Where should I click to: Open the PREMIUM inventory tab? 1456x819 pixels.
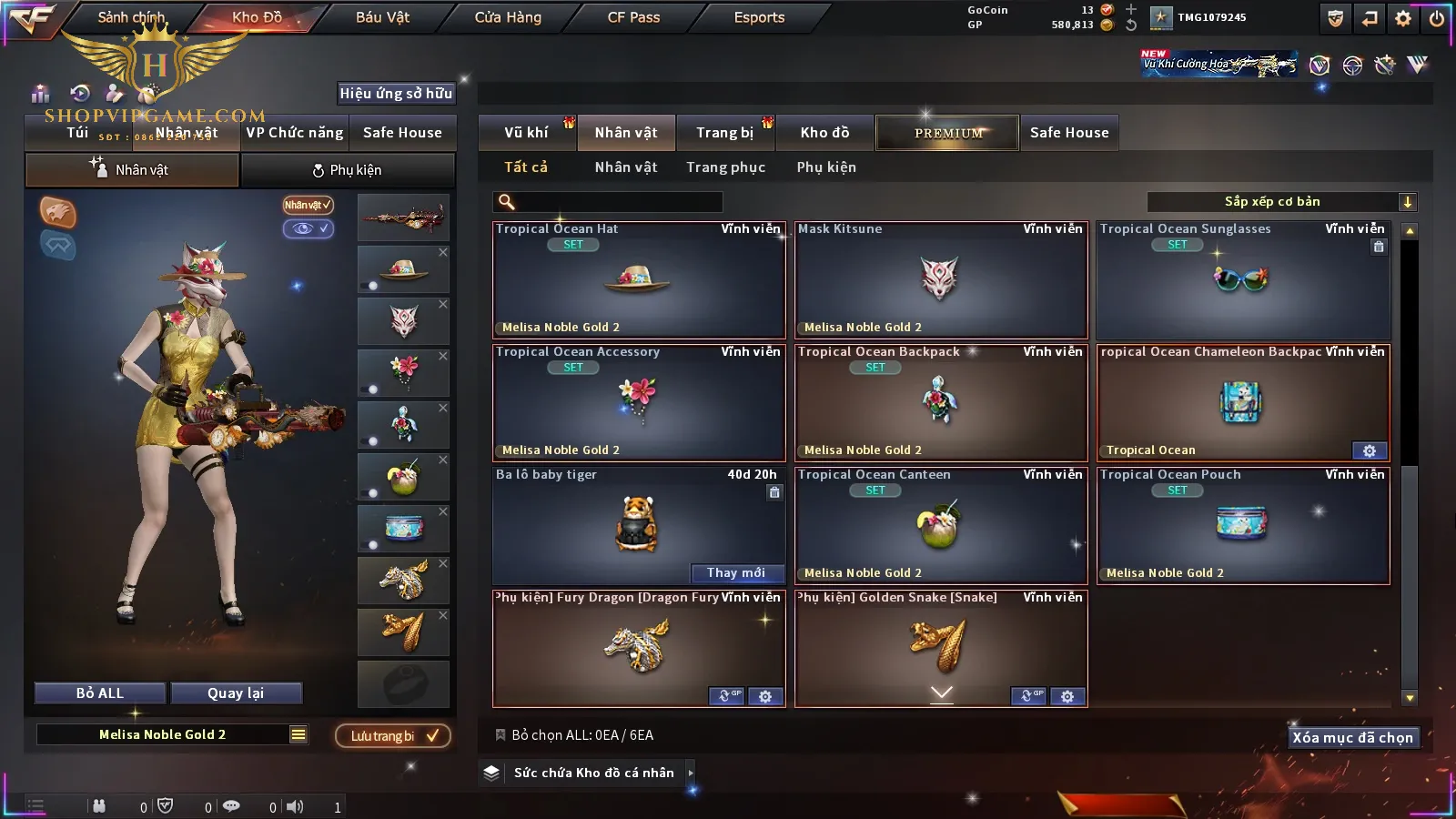click(x=948, y=133)
